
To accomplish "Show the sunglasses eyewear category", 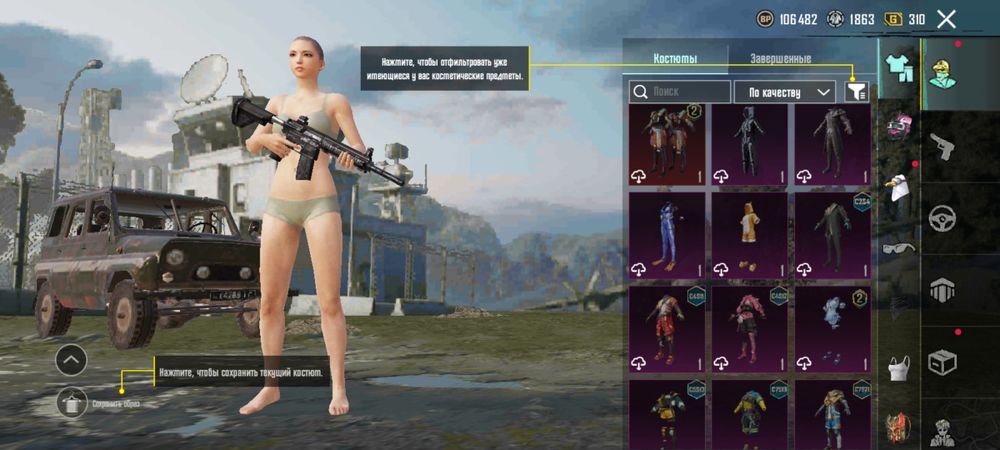I will click(899, 247).
